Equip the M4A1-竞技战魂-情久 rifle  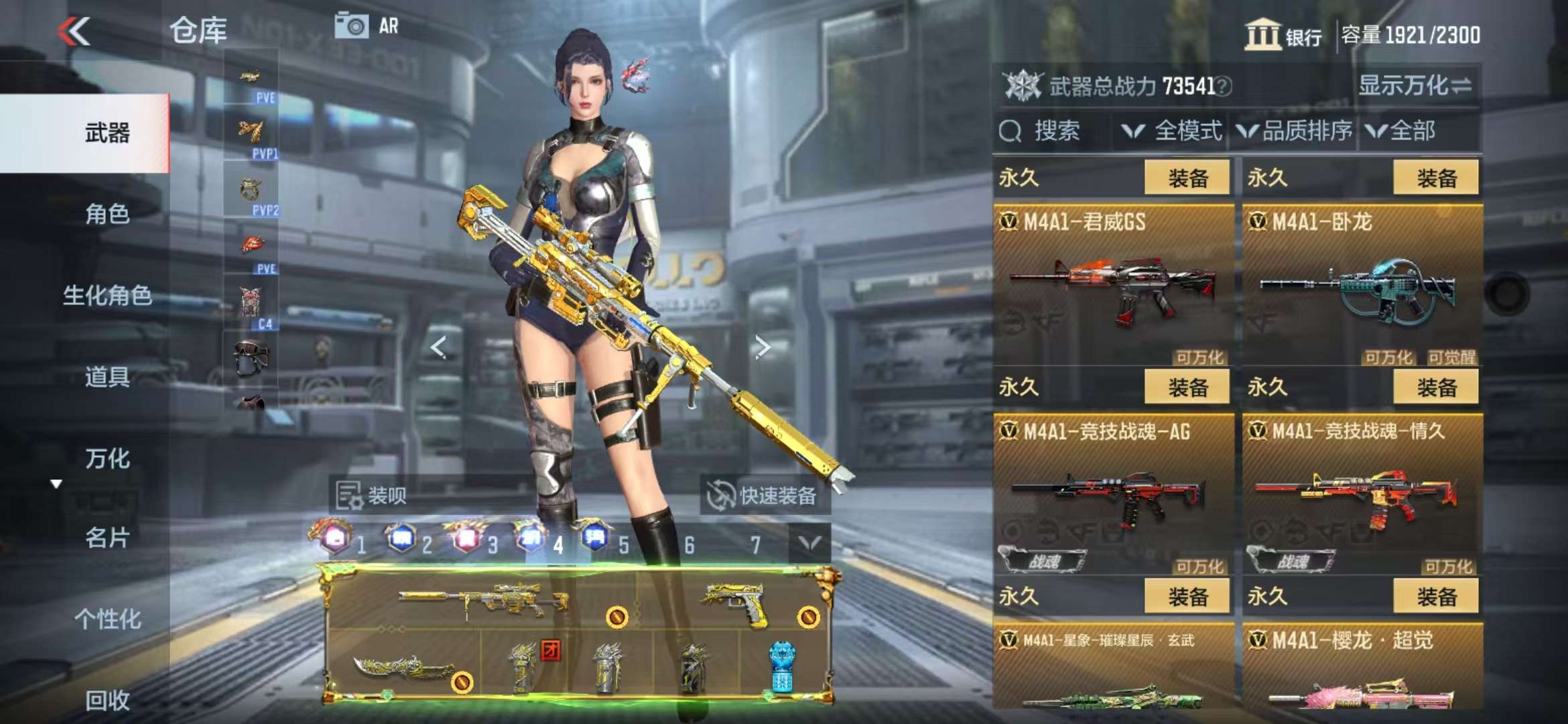point(1435,387)
